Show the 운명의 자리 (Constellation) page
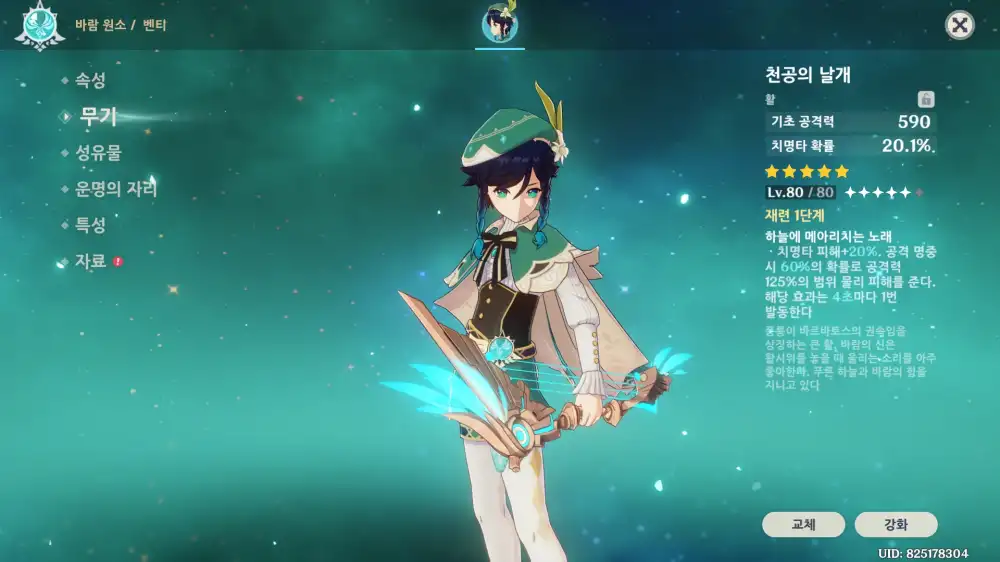The height and width of the screenshot is (562, 1000). [115, 189]
